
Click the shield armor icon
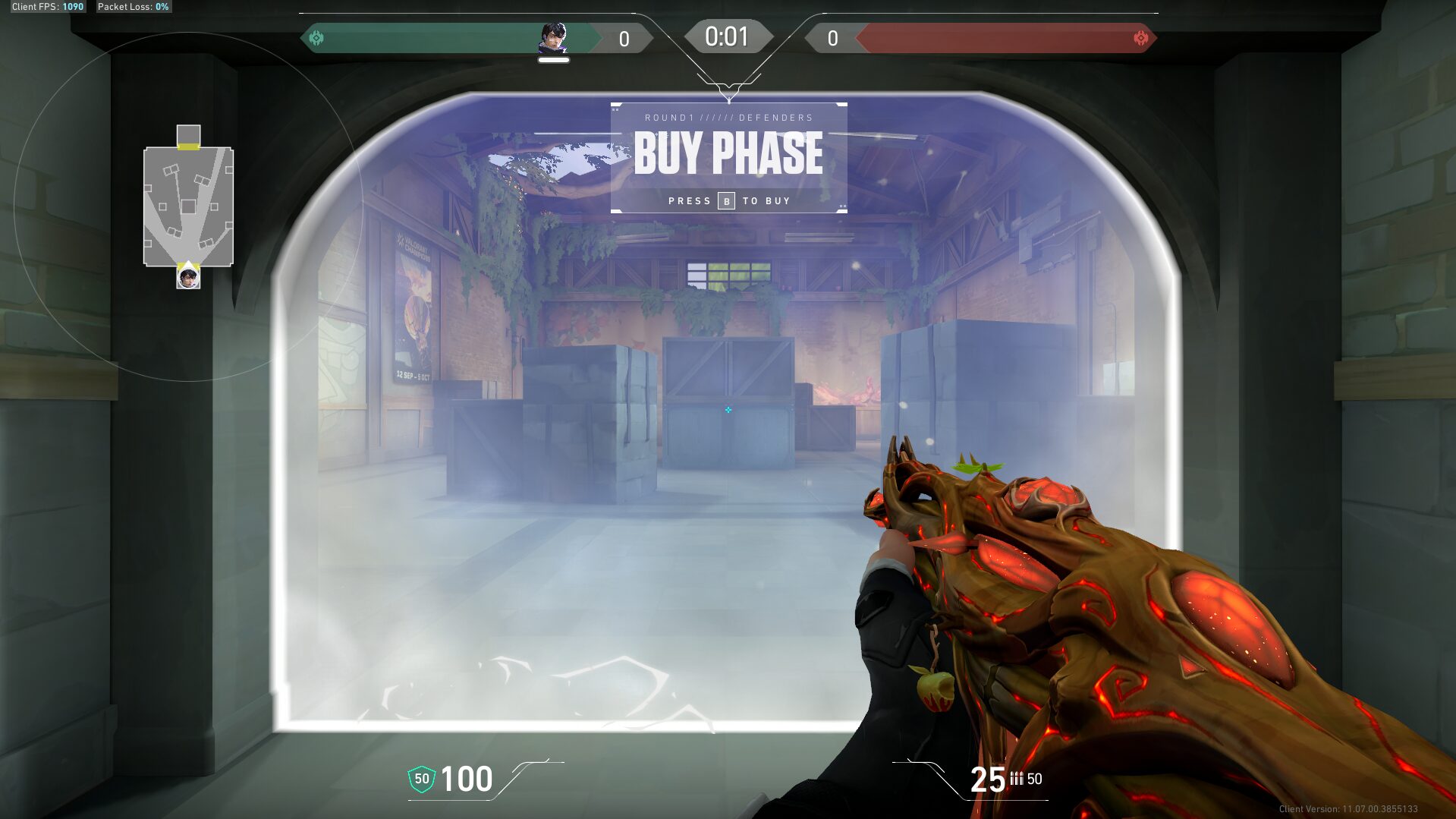422,779
